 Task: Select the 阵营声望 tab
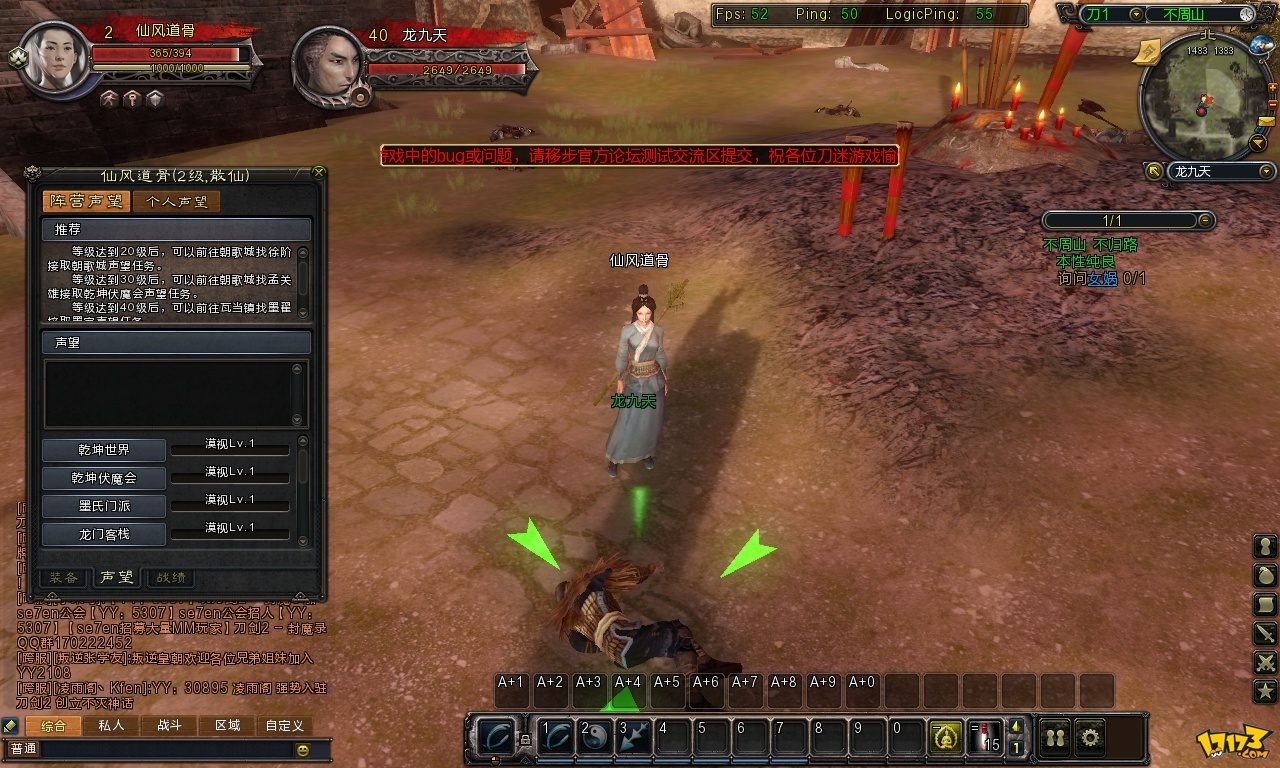pyautogui.click(x=86, y=202)
